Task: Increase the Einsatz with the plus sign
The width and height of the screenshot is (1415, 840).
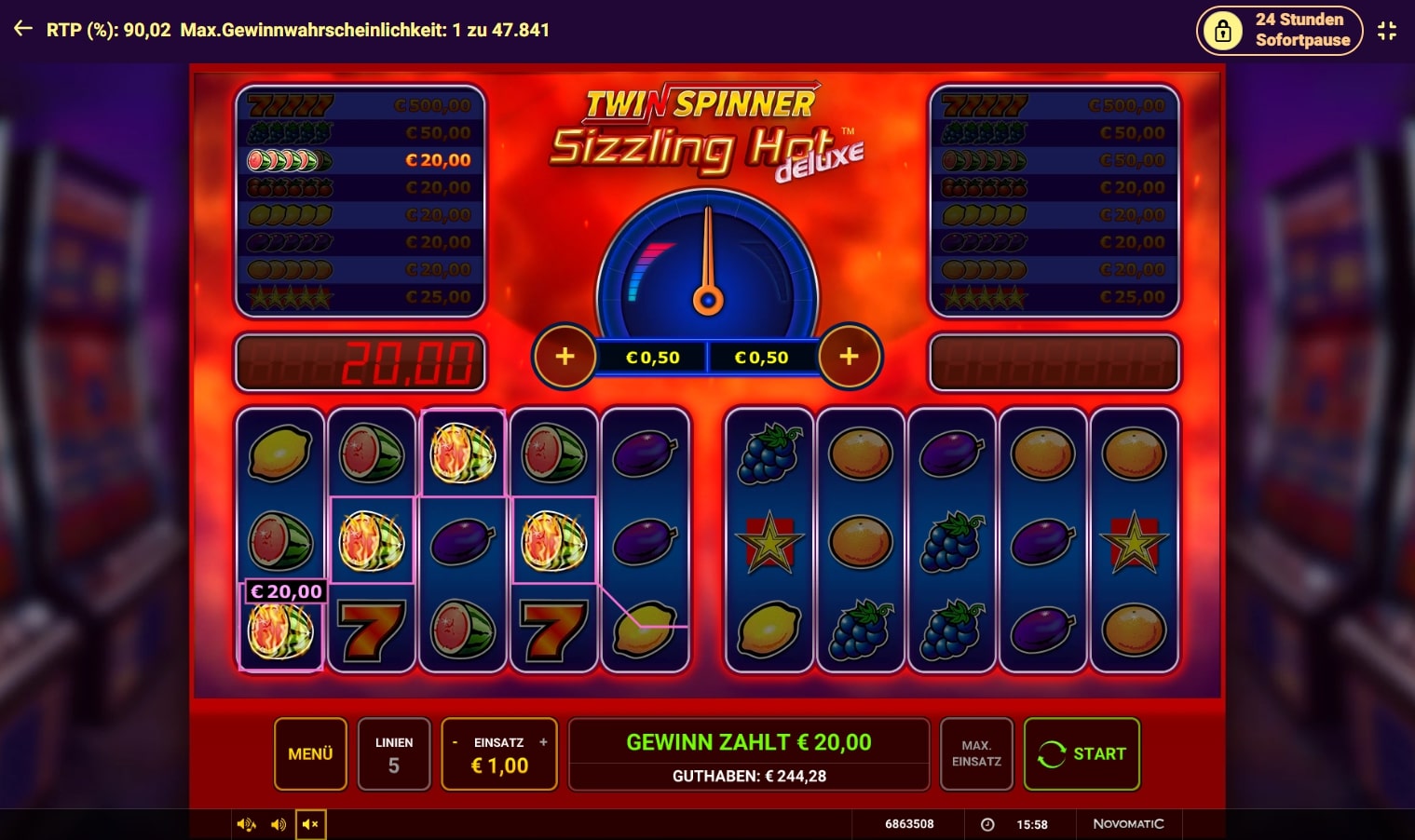Action: (x=543, y=742)
